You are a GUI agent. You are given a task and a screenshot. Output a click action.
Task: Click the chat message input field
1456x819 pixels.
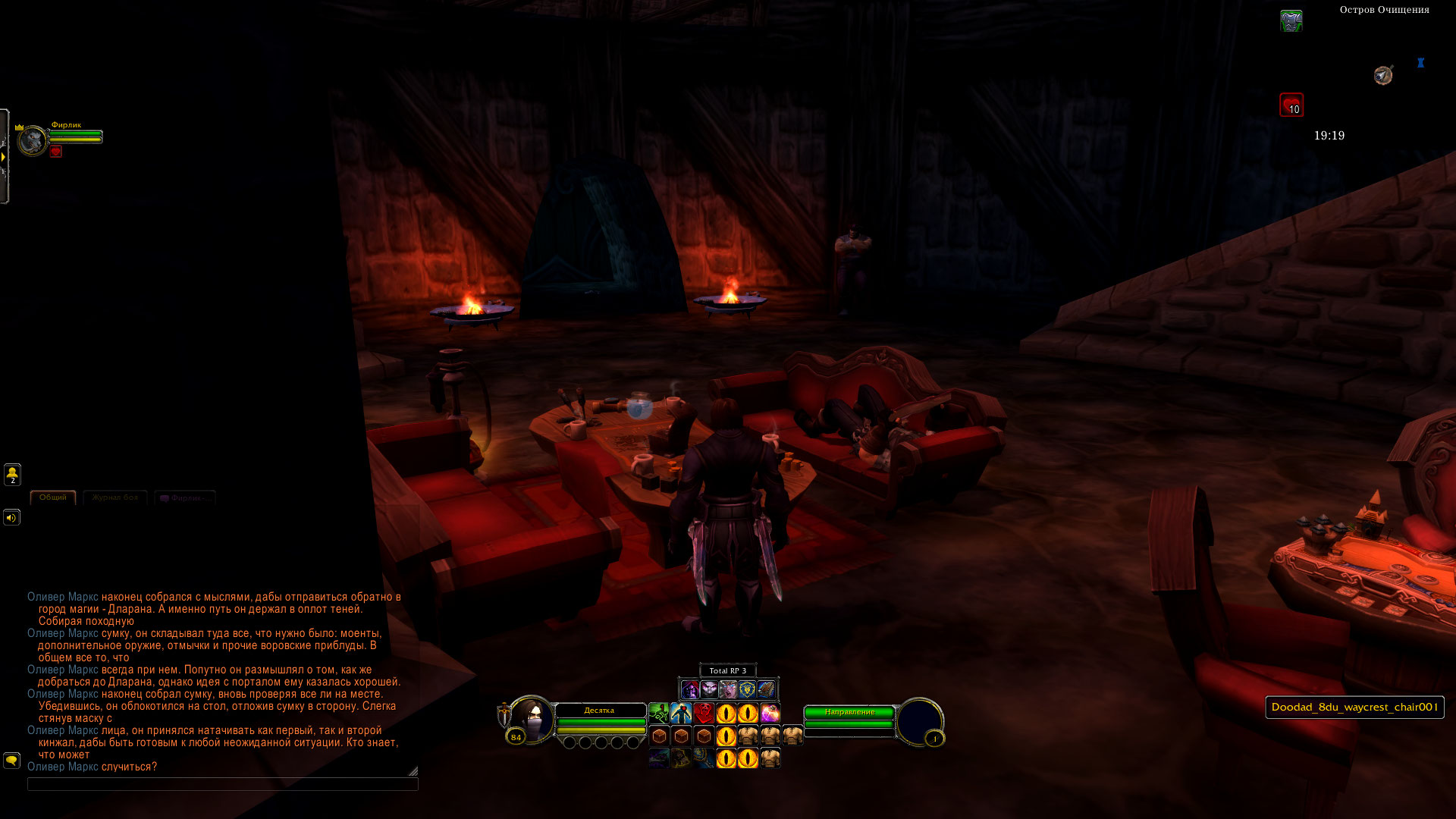222,784
